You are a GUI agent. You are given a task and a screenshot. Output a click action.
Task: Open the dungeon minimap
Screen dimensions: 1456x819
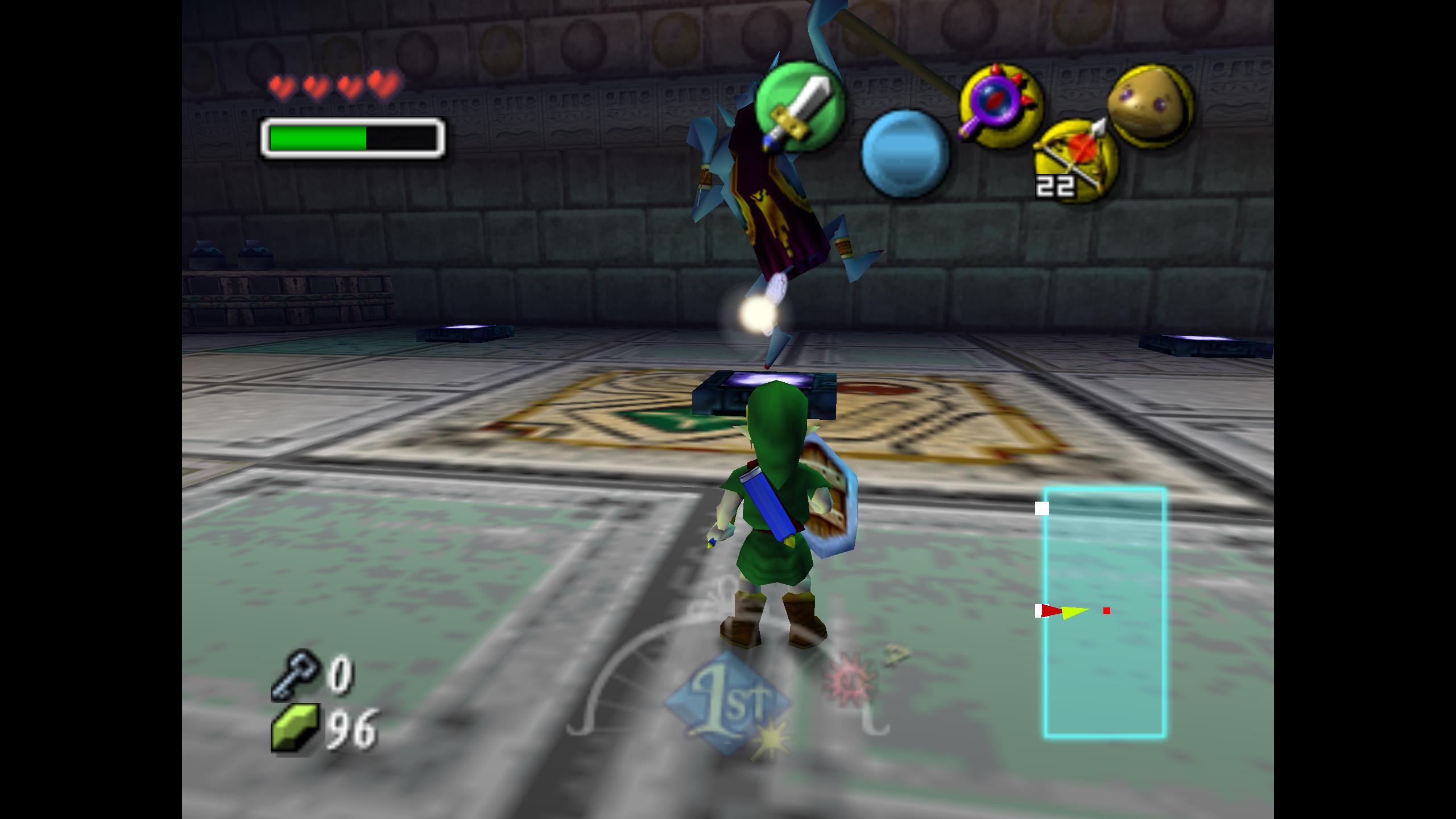[1105, 612]
